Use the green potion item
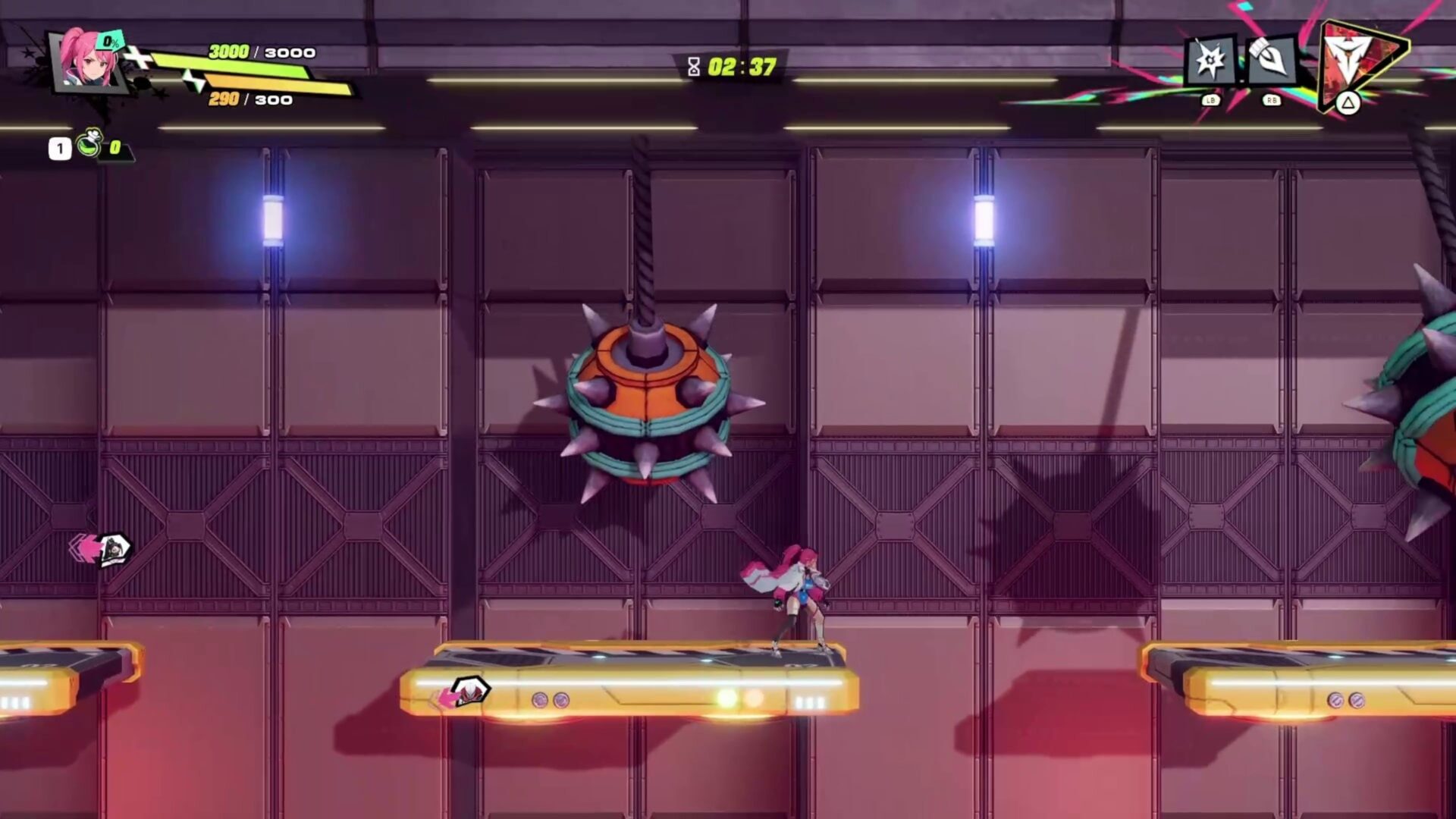This screenshot has width=1456, height=819. (x=90, y=144)
